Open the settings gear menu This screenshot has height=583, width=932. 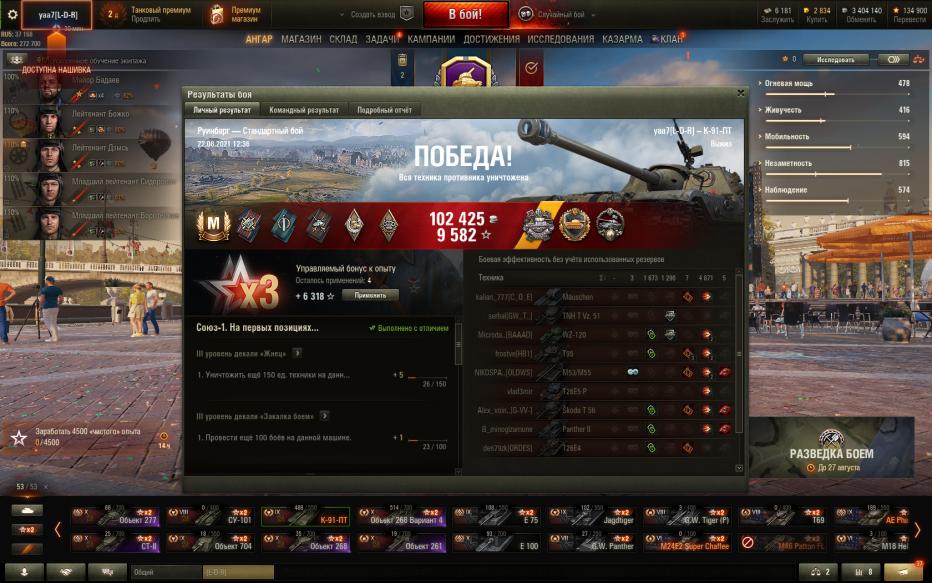[12, 15]
